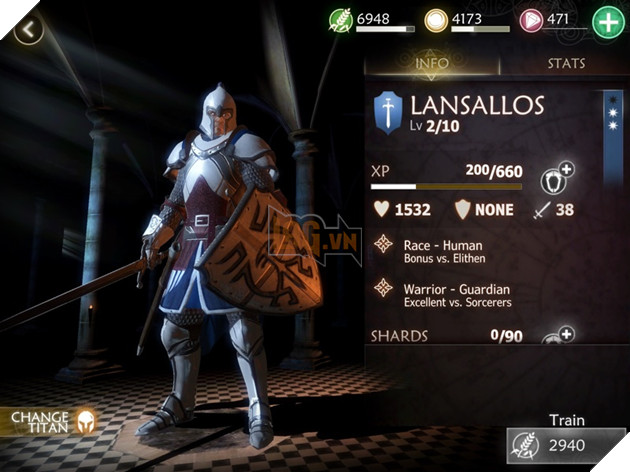
Task: Add shards using the plus icon
Action: (561, 336)
